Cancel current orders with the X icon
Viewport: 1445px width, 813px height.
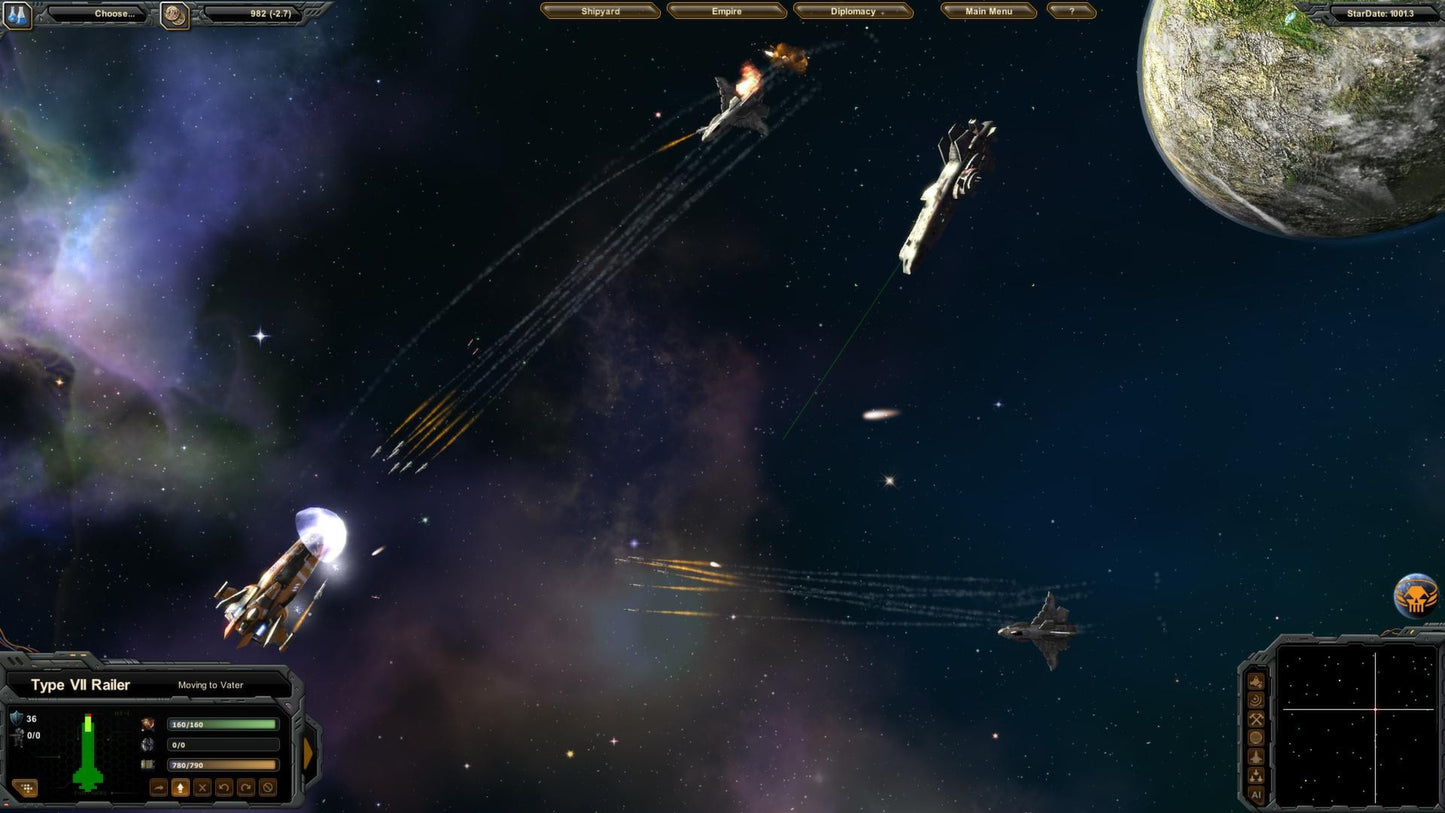202,788
